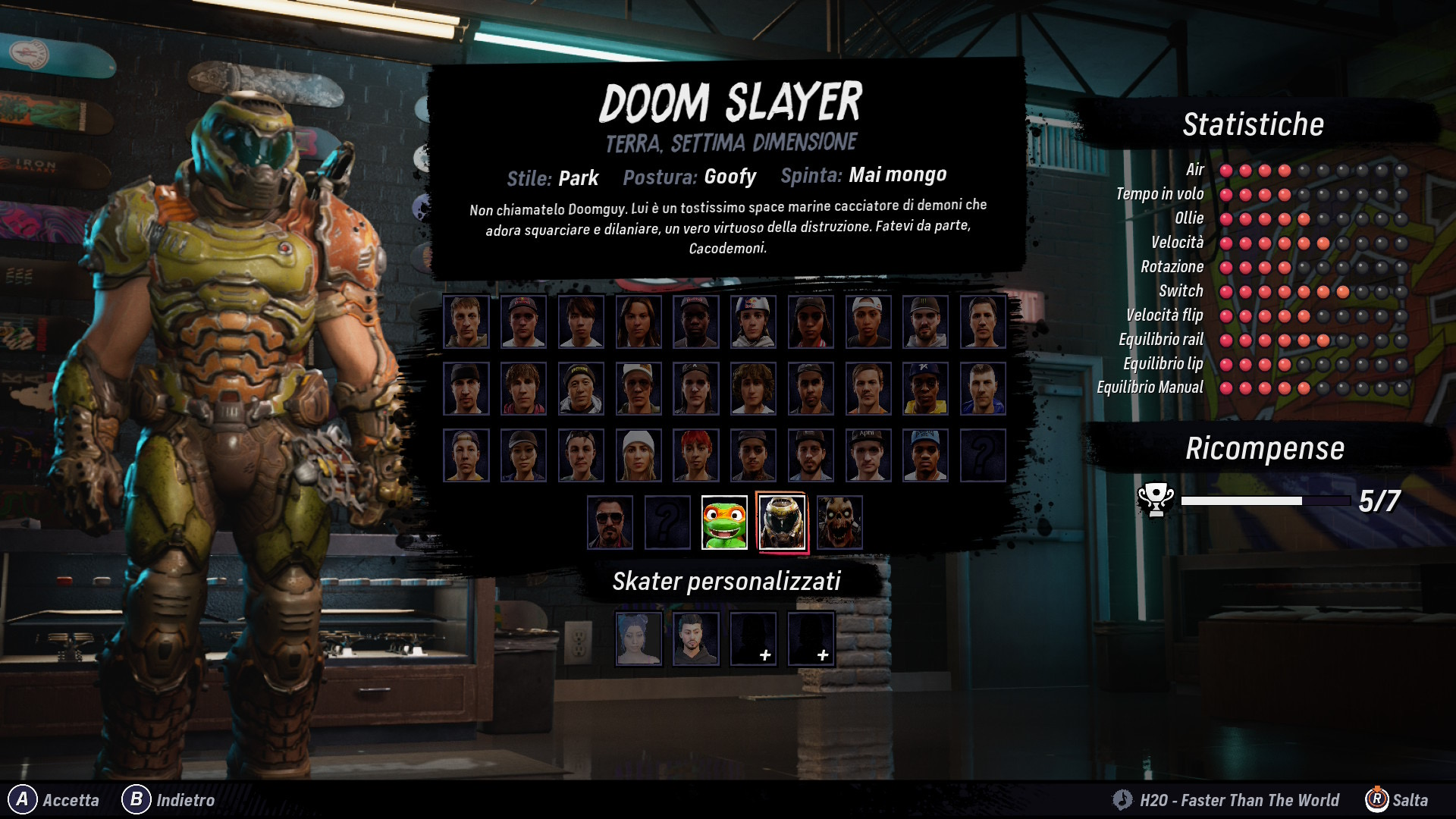Pick the zombie skull Revenant portrait
1456x819 pixels.
[x=839, y=522]
